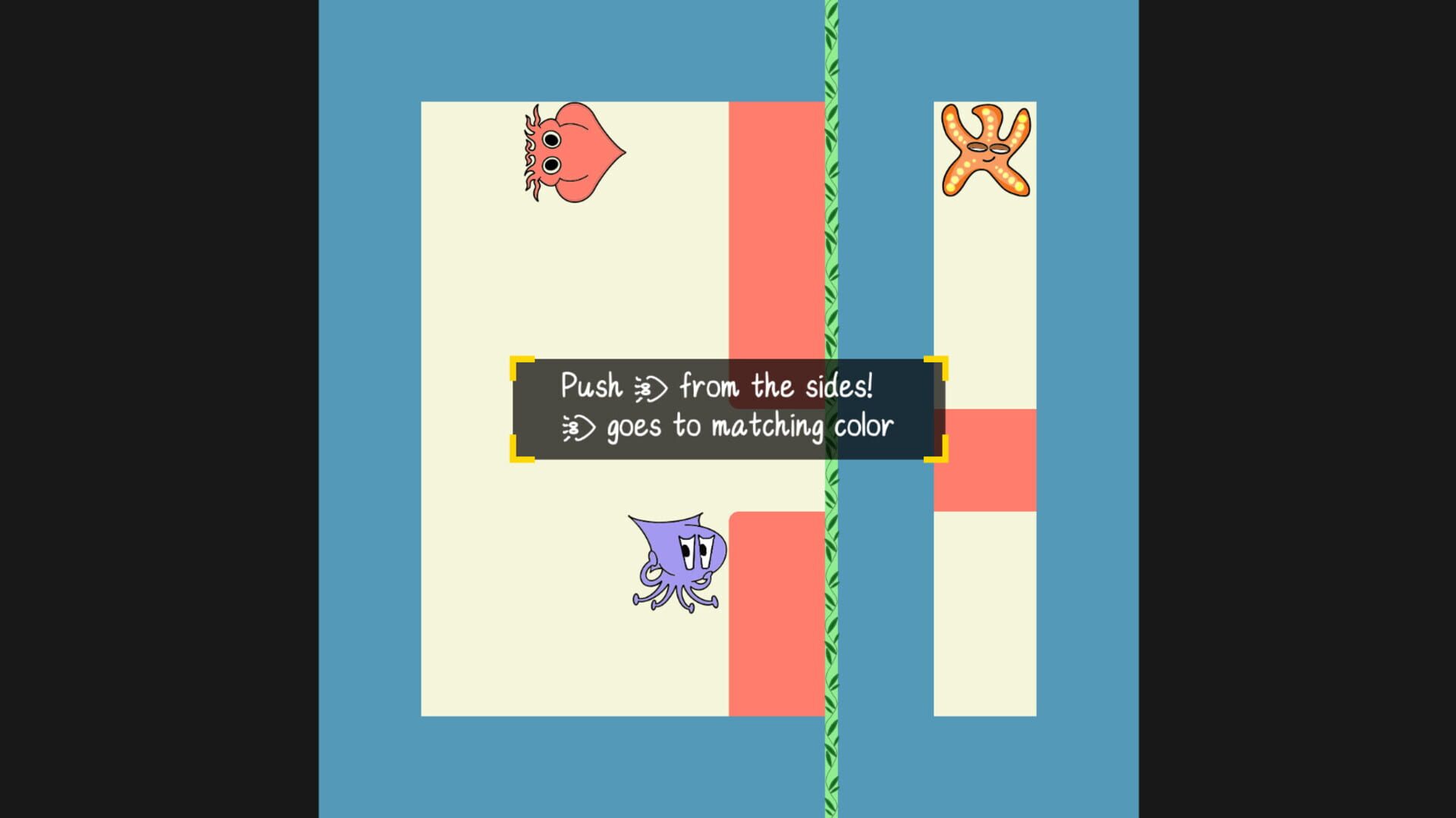Click the fish icon in the tutorial text
The height and width of the screenshot is (818, 1456).
(650, 387)
